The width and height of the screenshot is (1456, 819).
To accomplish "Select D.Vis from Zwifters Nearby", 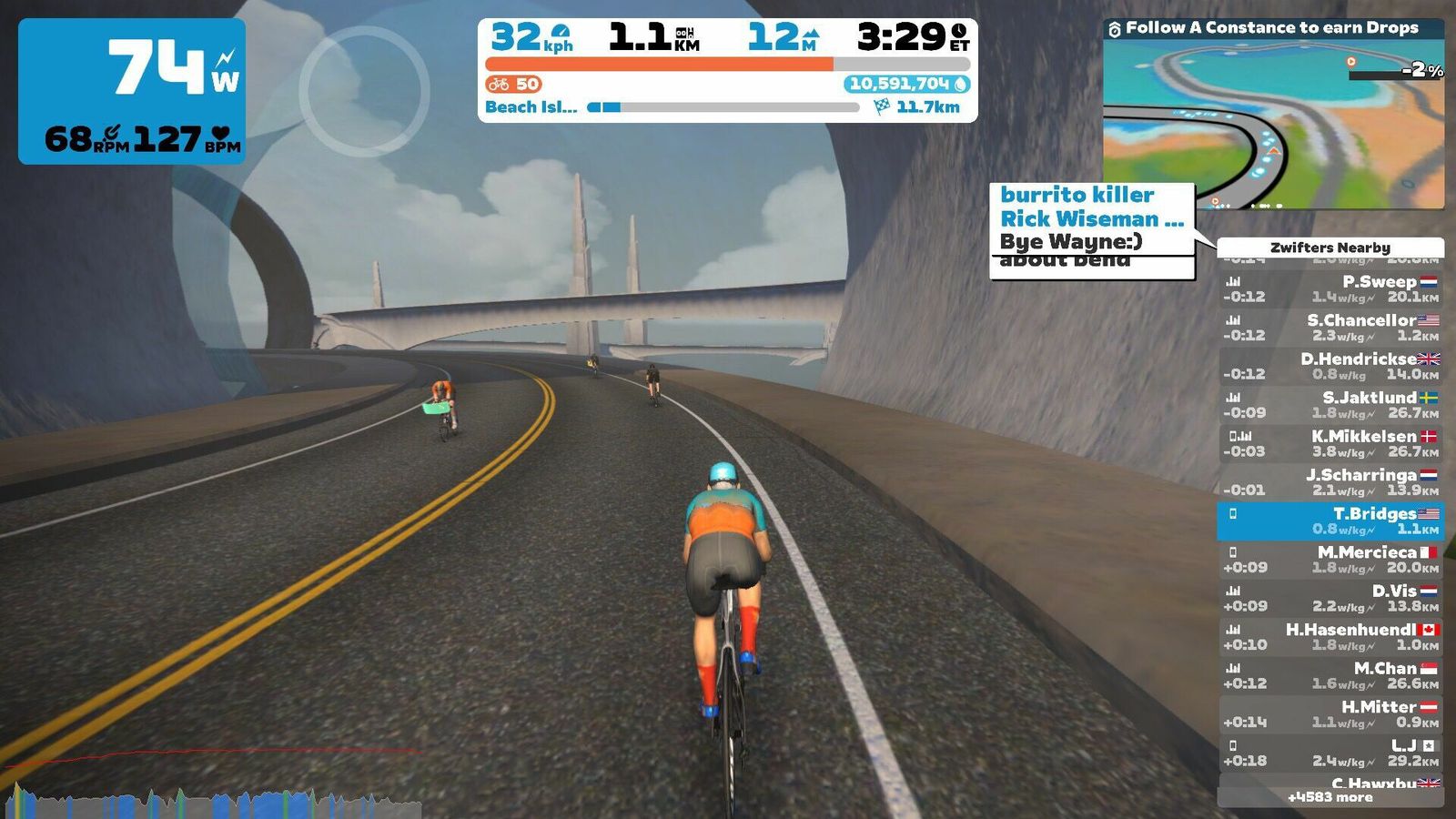I will (1330, 598).
